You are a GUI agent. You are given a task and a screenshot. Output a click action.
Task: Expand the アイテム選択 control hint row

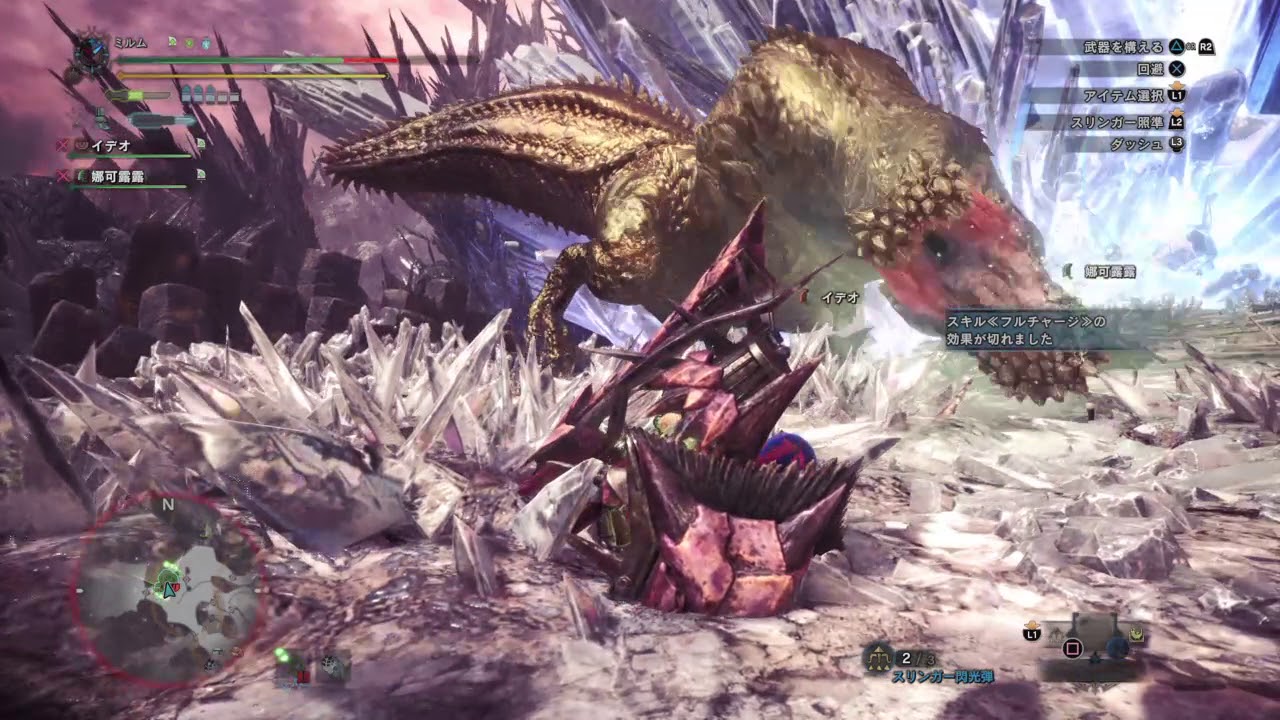(x=1124, y=95)
